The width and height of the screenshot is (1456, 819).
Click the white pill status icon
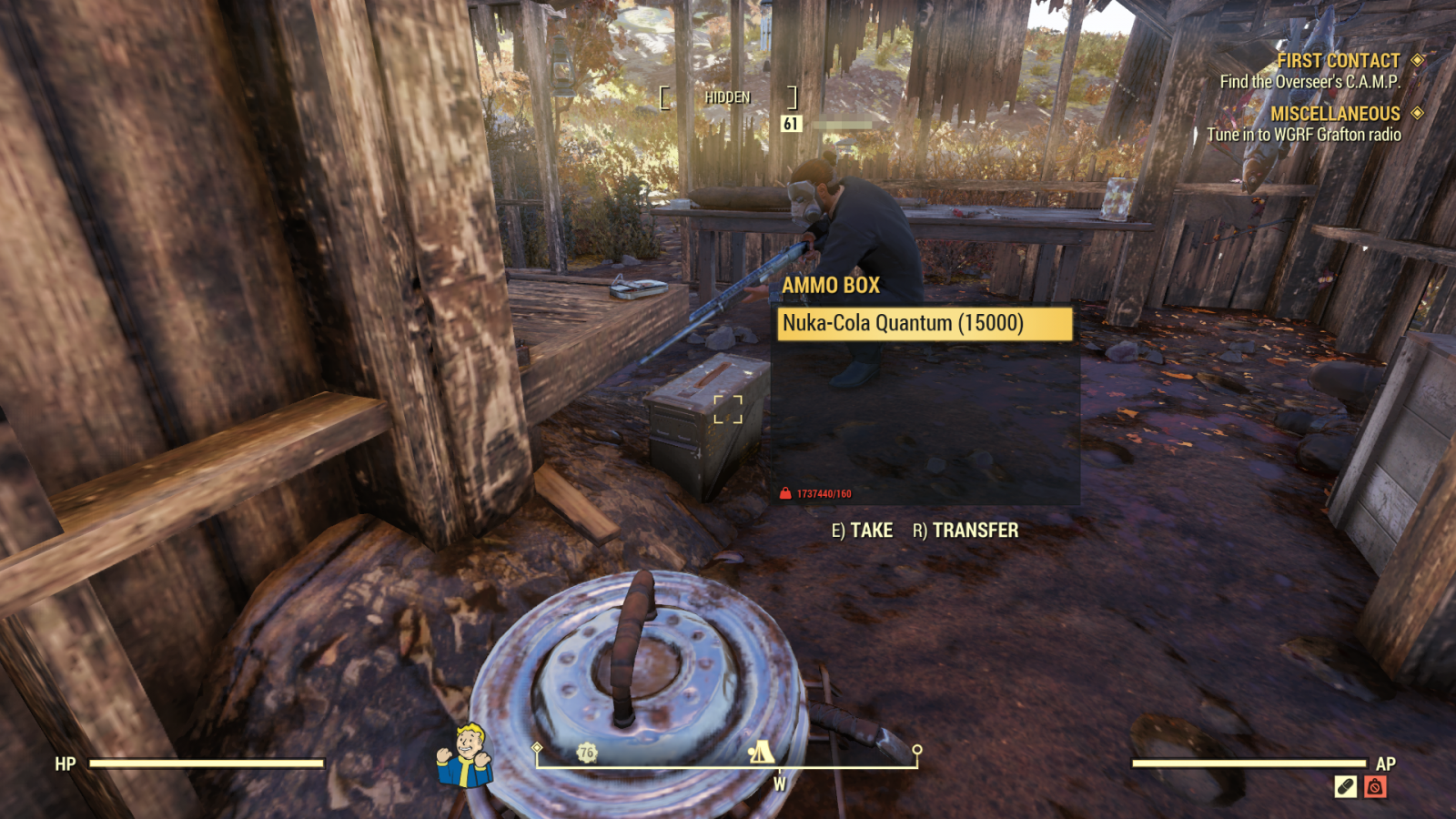1345,787
